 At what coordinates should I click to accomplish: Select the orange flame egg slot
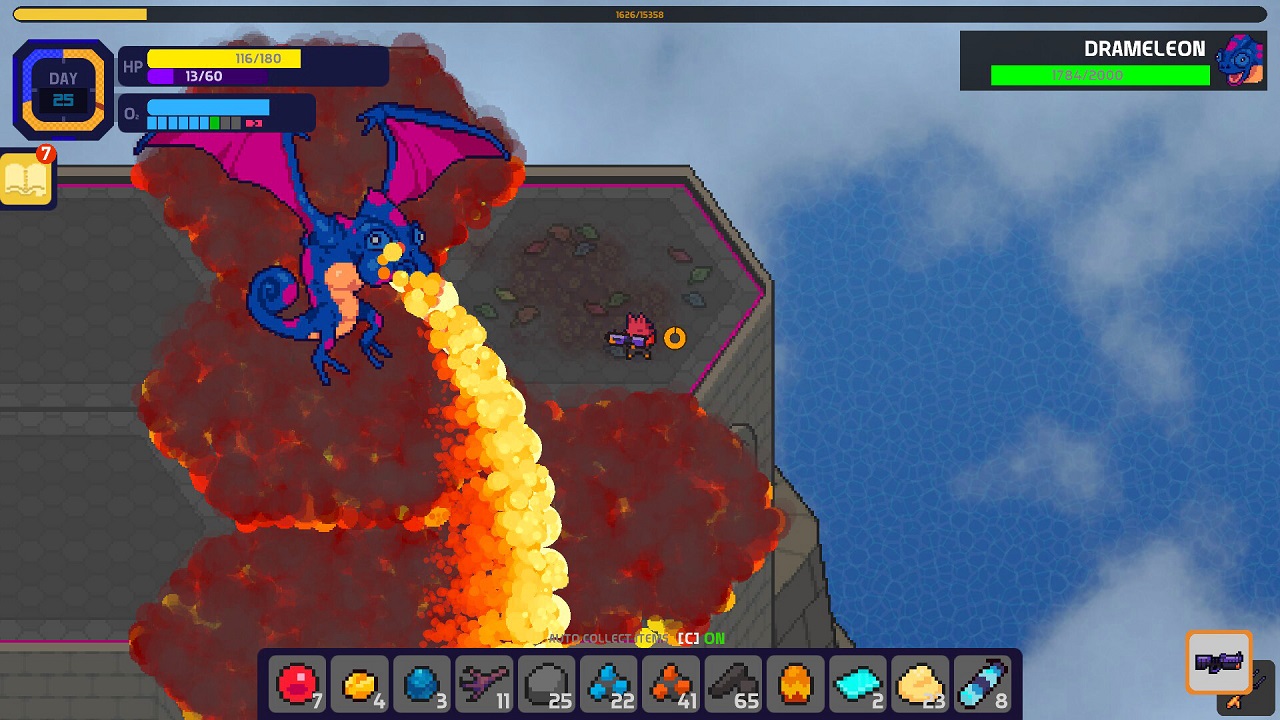pos(796,685)
